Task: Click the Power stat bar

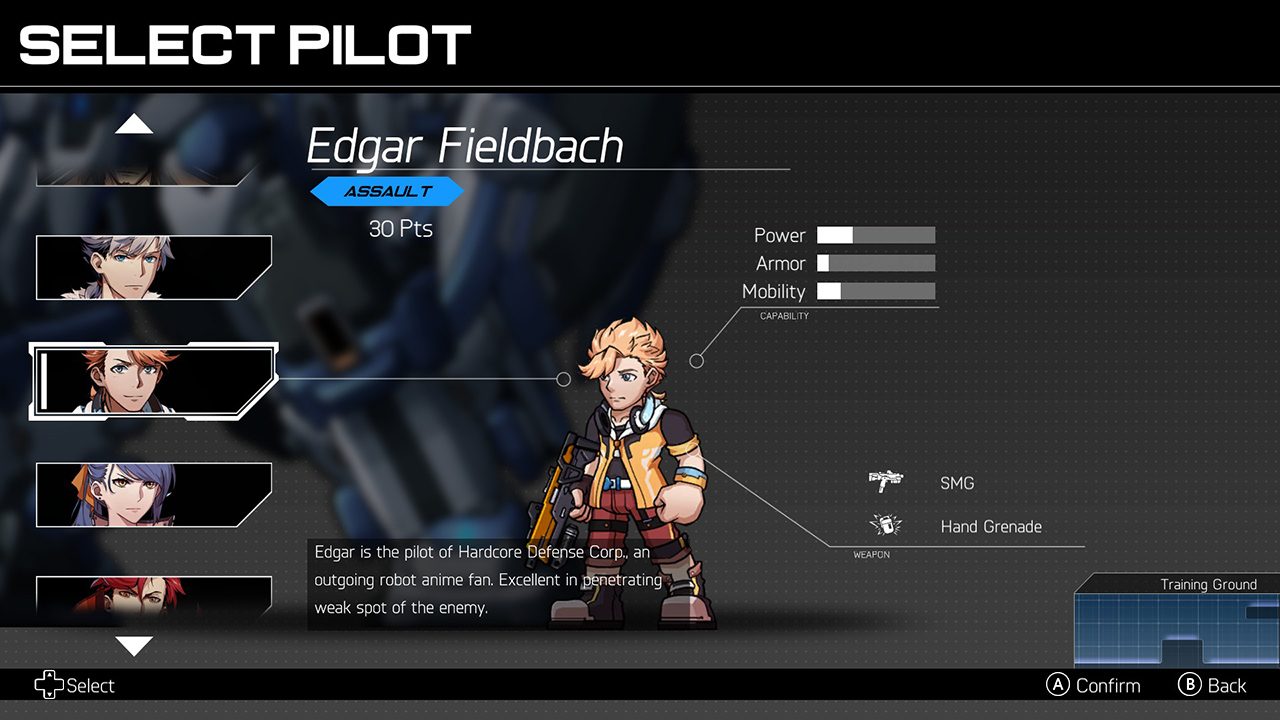Action: click(x=875, y=235)
